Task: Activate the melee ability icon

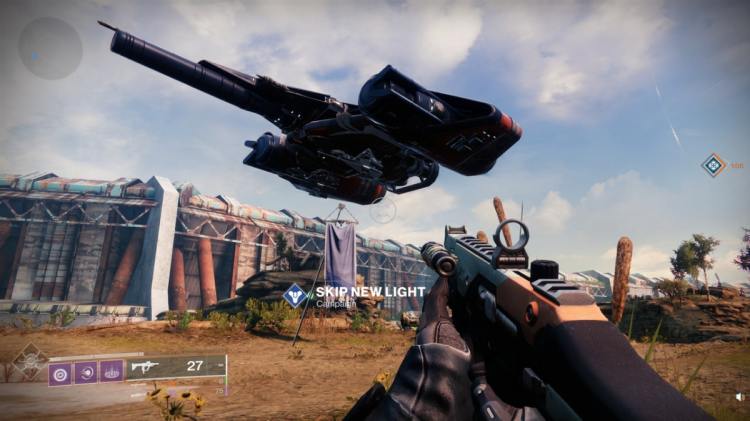Action: (86, 372)
